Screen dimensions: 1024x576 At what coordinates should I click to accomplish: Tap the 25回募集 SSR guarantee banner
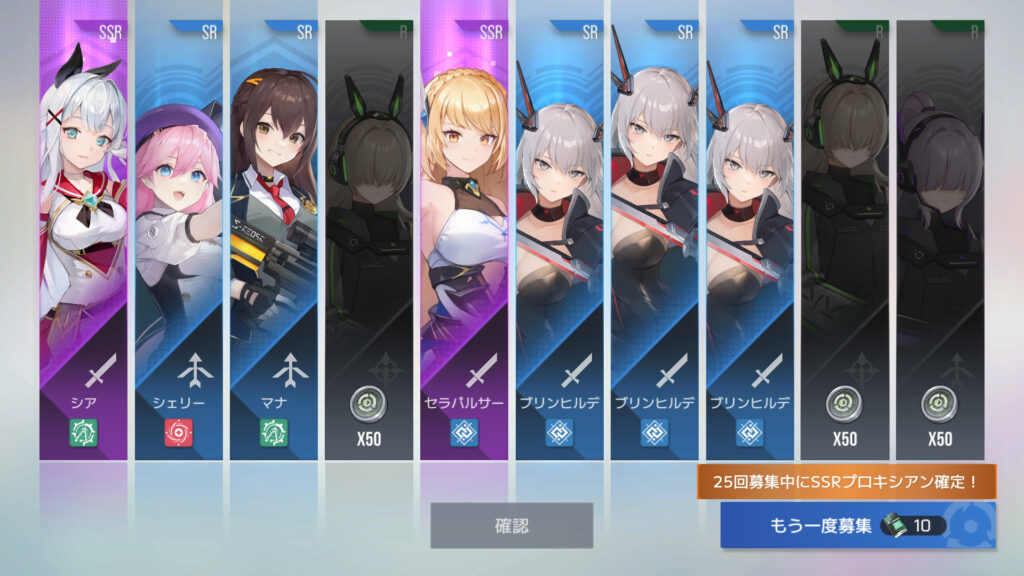click(847, 482)
